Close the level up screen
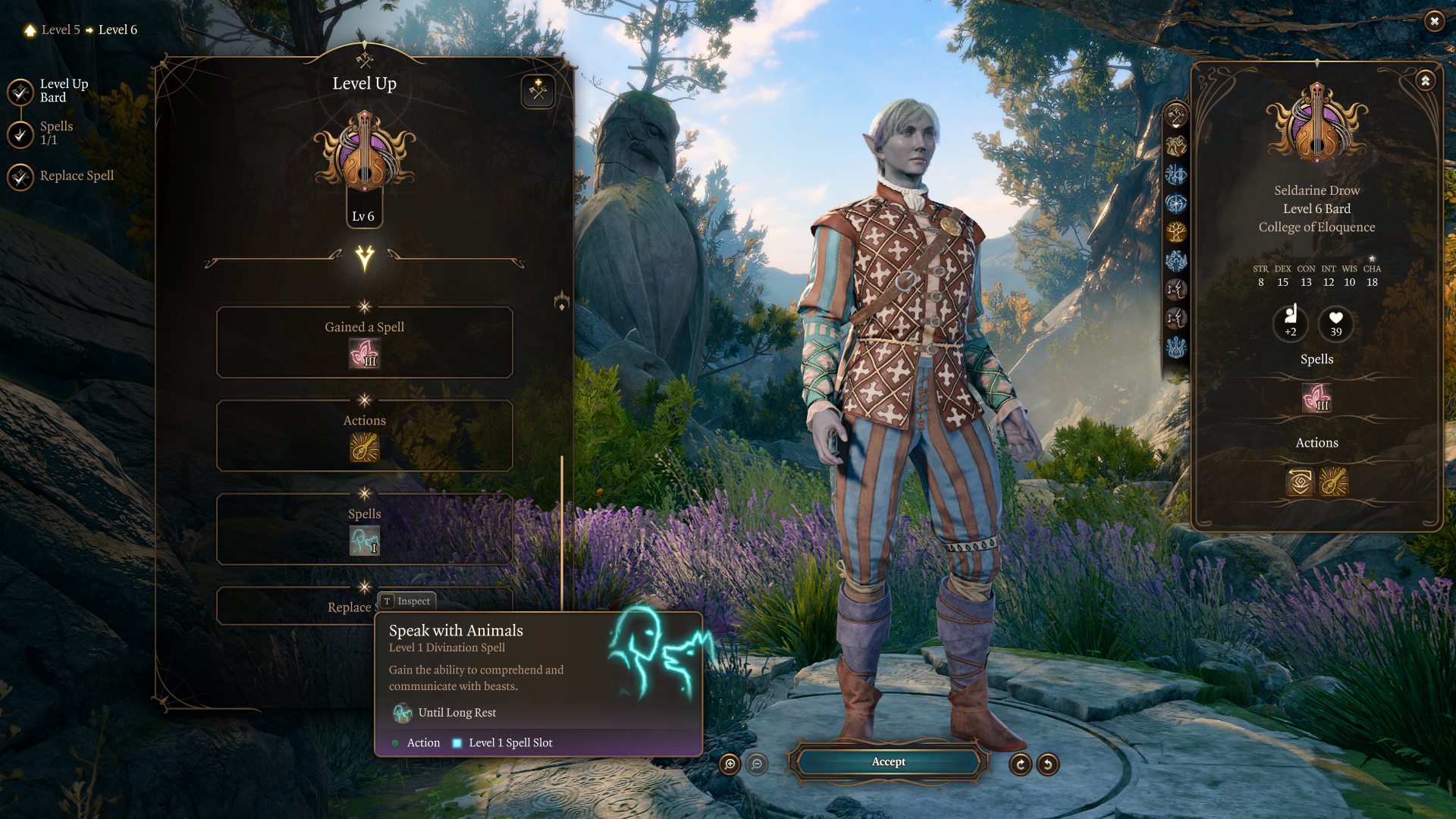 (1434, 21)
